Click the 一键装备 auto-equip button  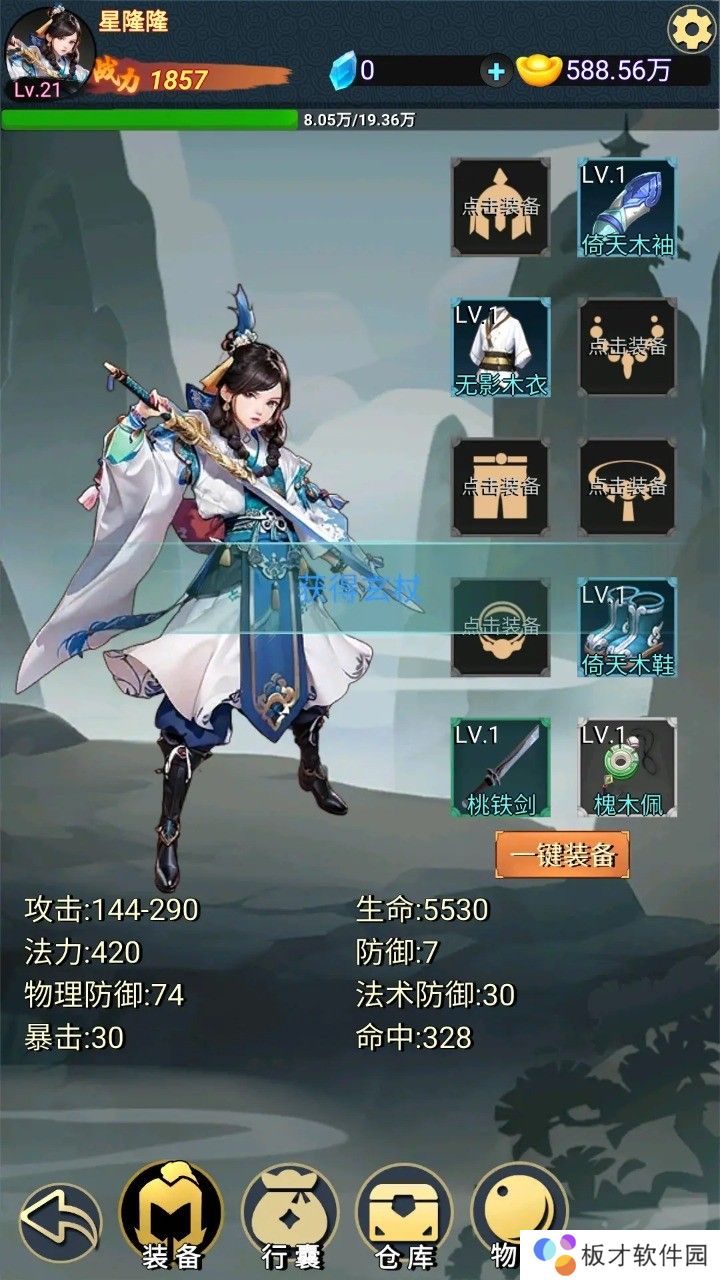pos(563,856)
